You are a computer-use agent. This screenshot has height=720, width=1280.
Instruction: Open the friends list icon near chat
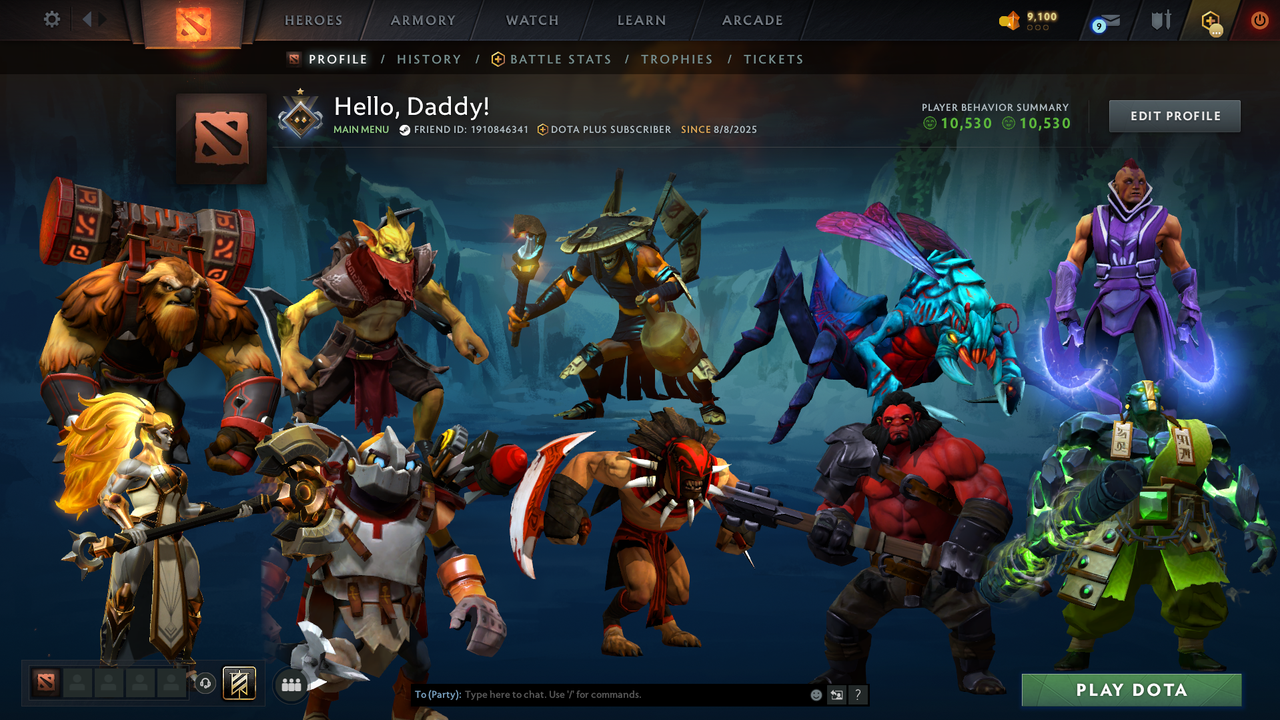(291, 683)
